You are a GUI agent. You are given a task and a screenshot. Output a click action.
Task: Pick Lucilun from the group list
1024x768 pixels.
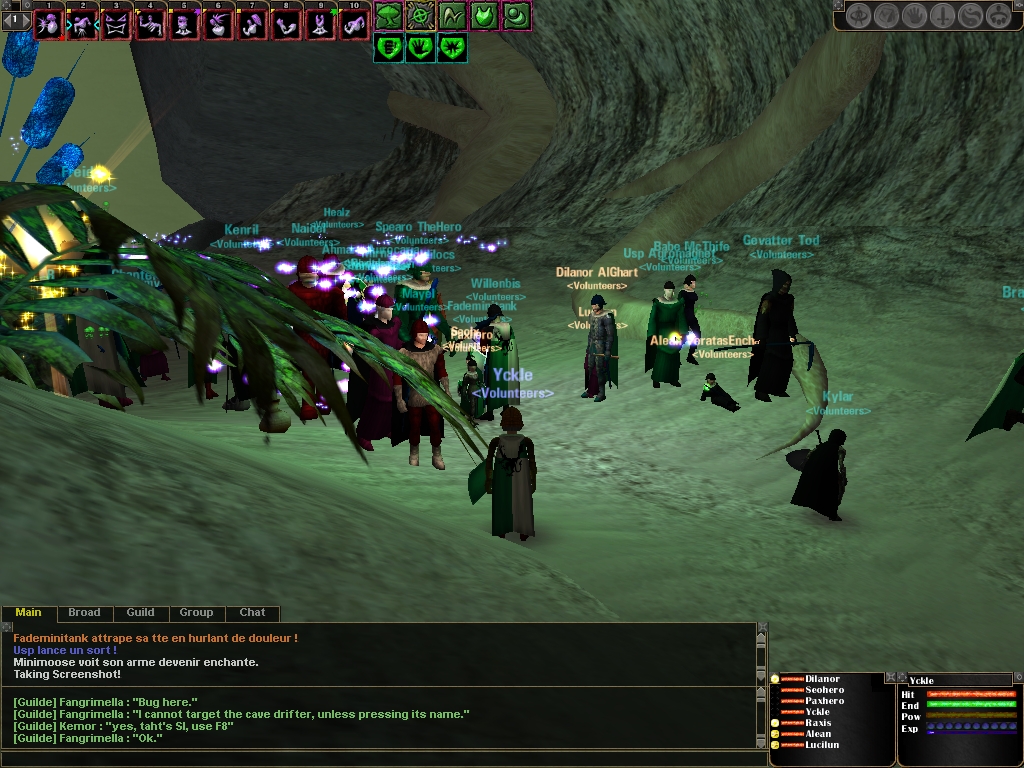822,745
